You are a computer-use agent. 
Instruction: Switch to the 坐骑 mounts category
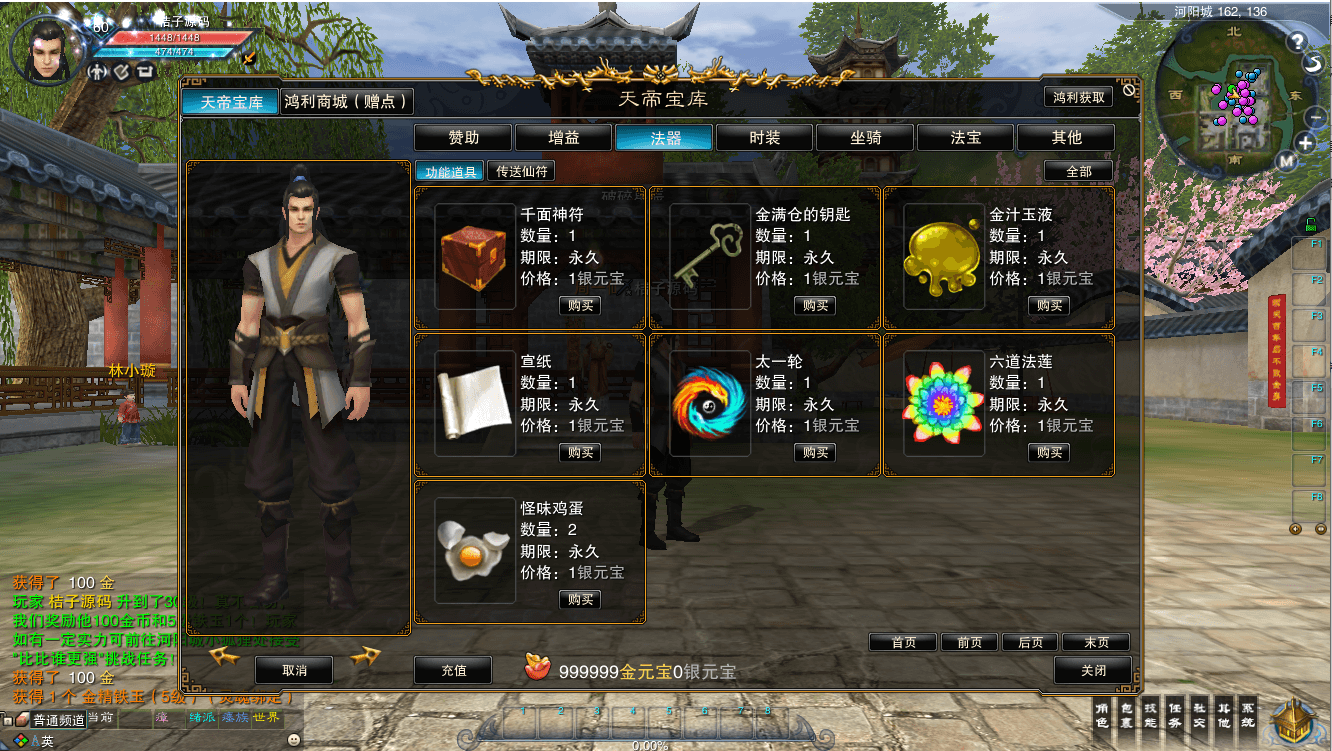tap(866, 138)
